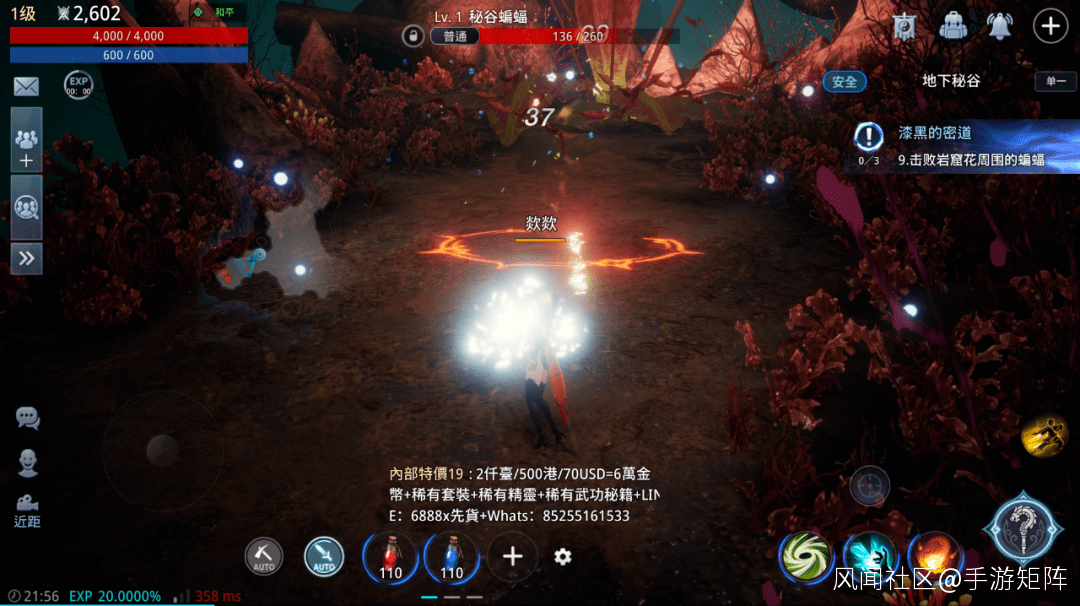Tap the main dragon attack button
1080x606 pixels.
(x=1021, y=528)
